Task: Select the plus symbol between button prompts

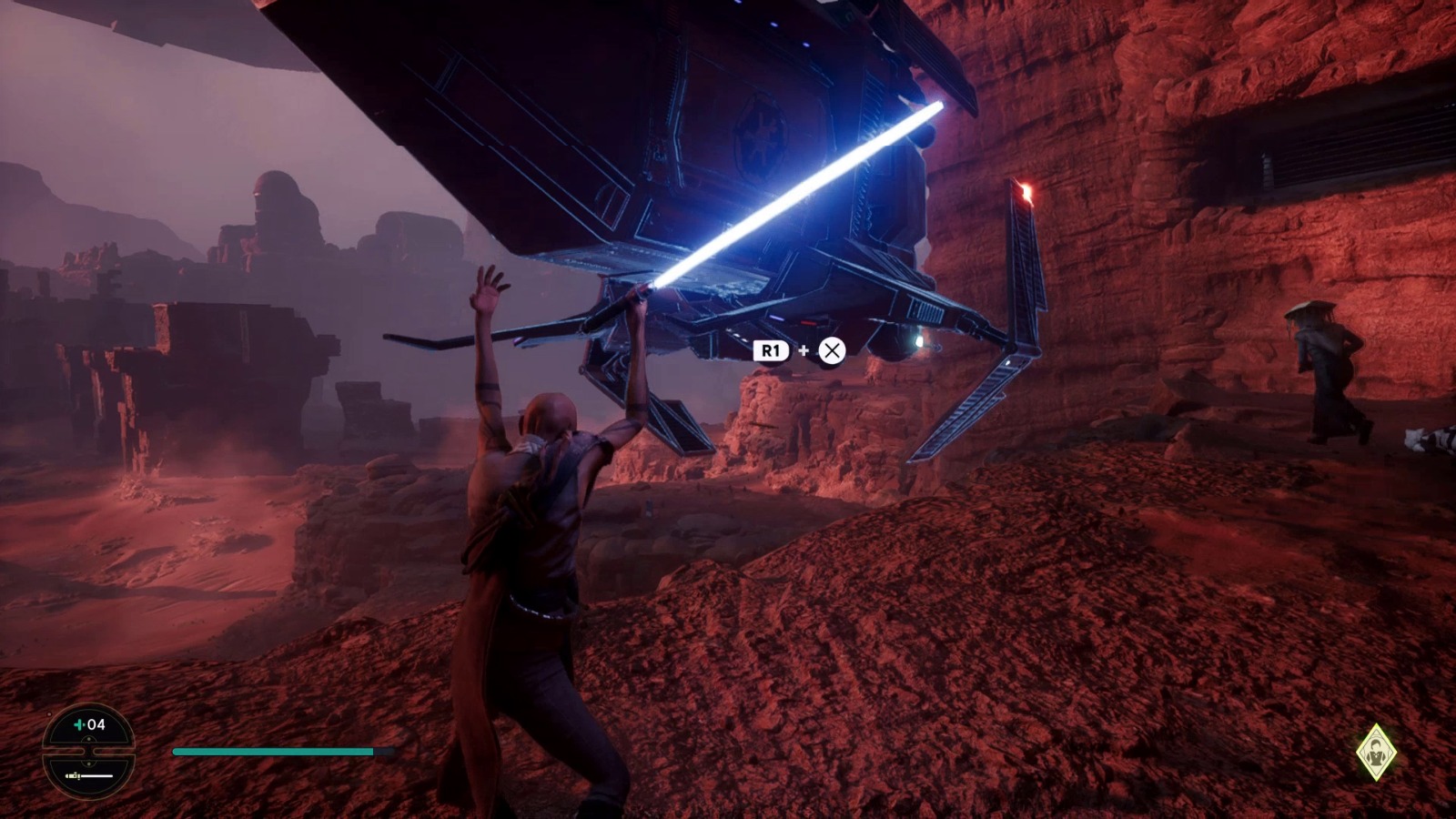Action: coord(804,349)
